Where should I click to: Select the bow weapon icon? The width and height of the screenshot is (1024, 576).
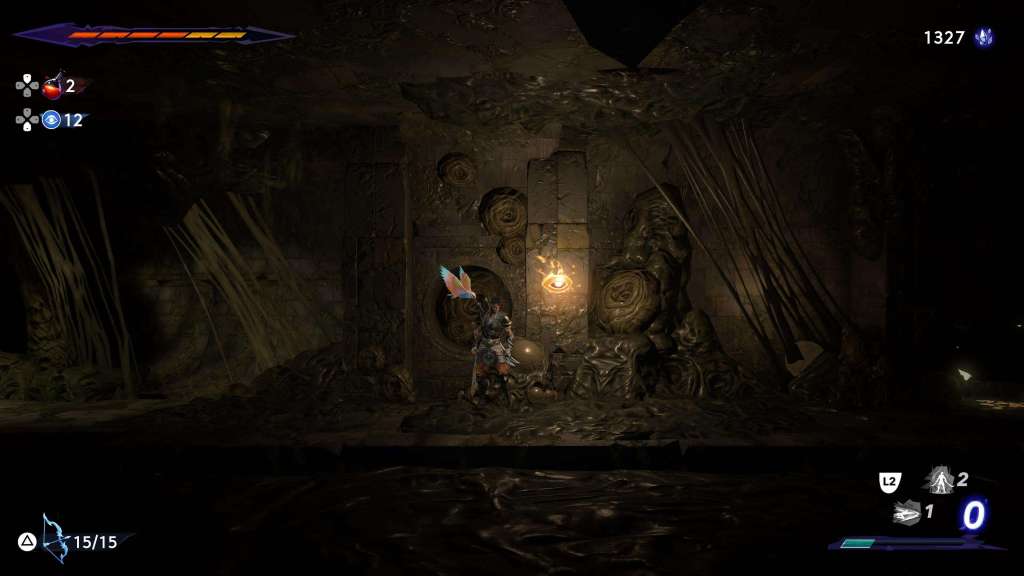54,538
